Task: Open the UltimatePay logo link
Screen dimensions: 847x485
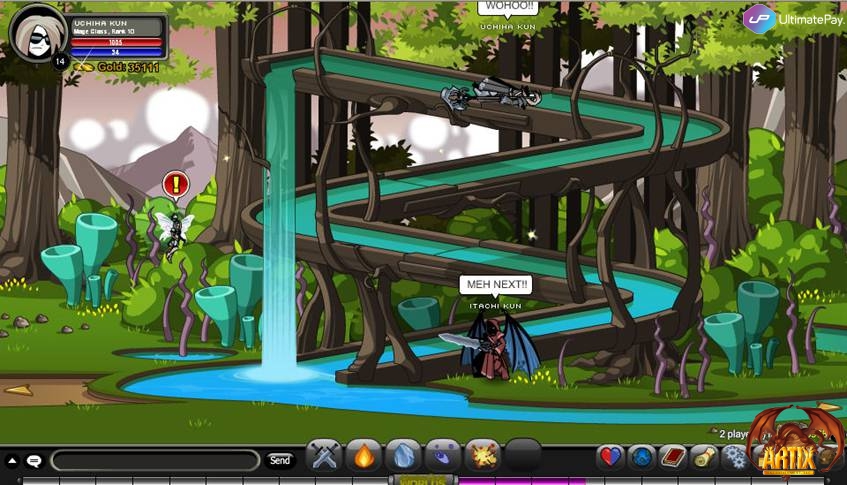Action: (x=793, y=19)
